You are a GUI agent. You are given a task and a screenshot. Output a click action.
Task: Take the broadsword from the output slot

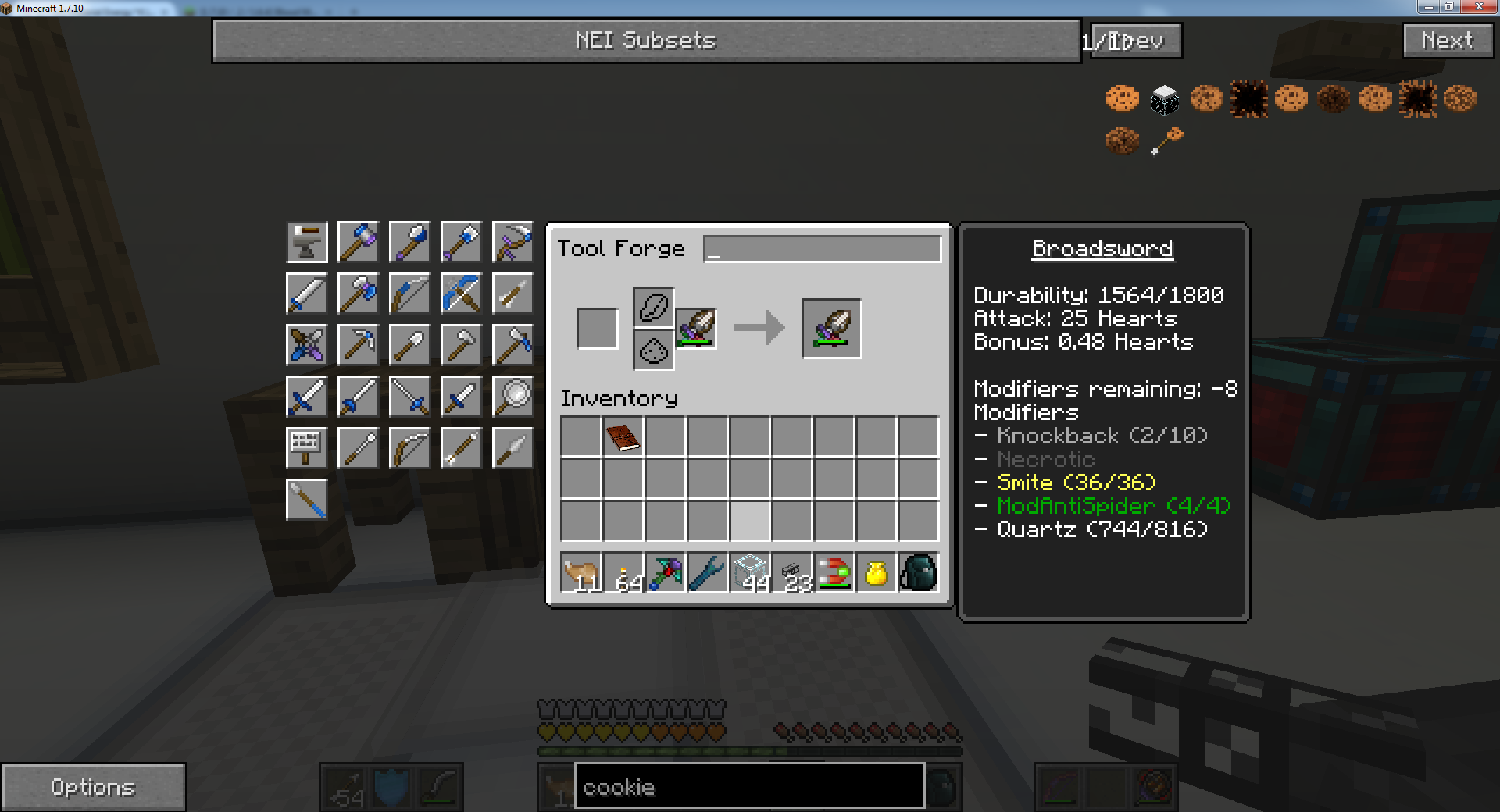tap(831, 329)
